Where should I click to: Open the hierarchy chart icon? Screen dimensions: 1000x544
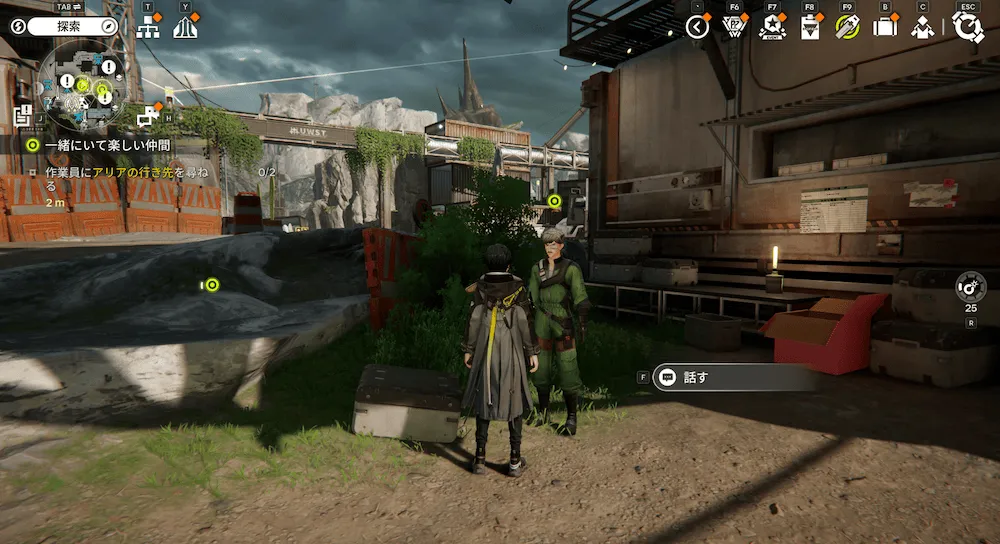point(148,27)
